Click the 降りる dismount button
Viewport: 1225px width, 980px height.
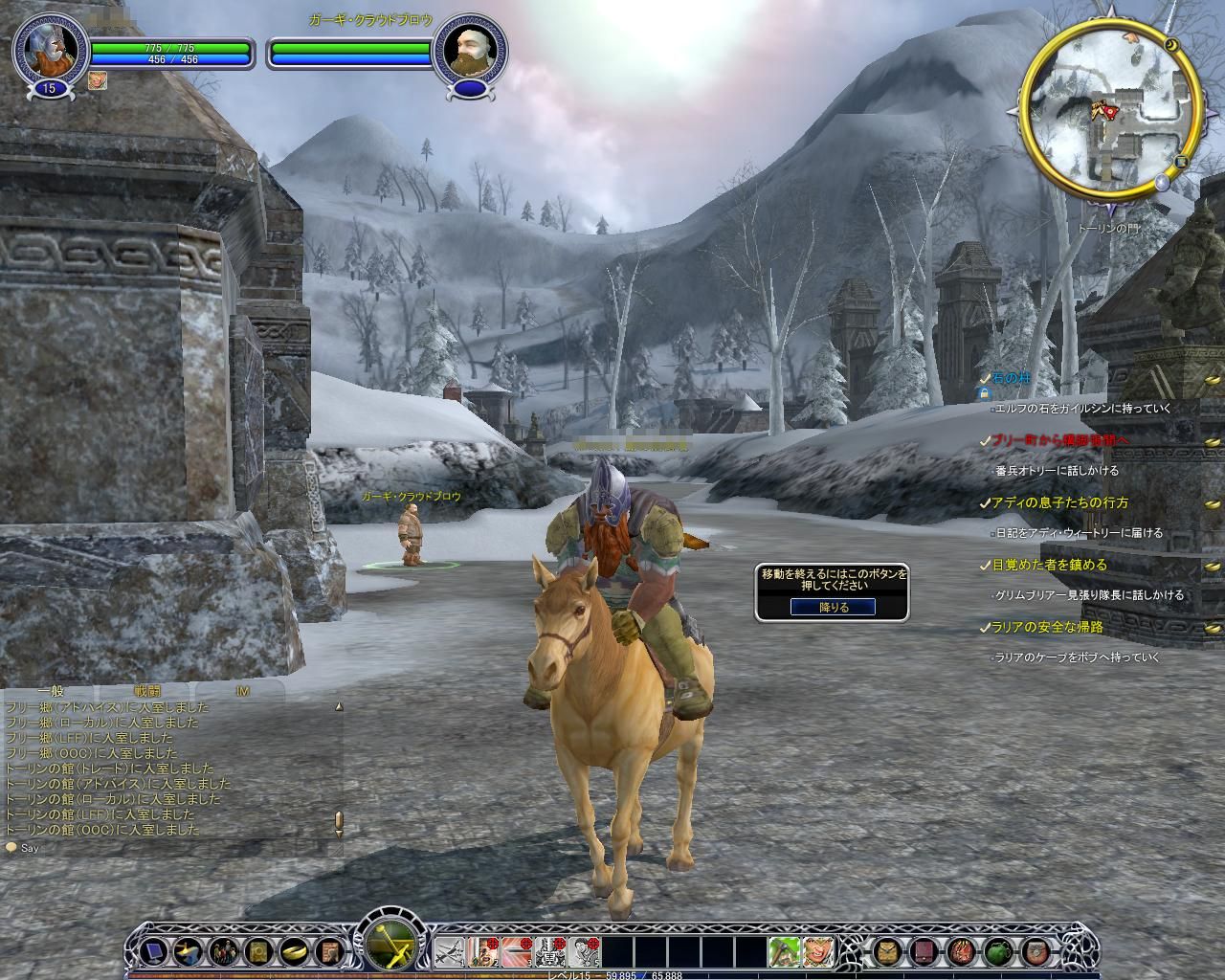pyautogui.click(x=832, y=607)
